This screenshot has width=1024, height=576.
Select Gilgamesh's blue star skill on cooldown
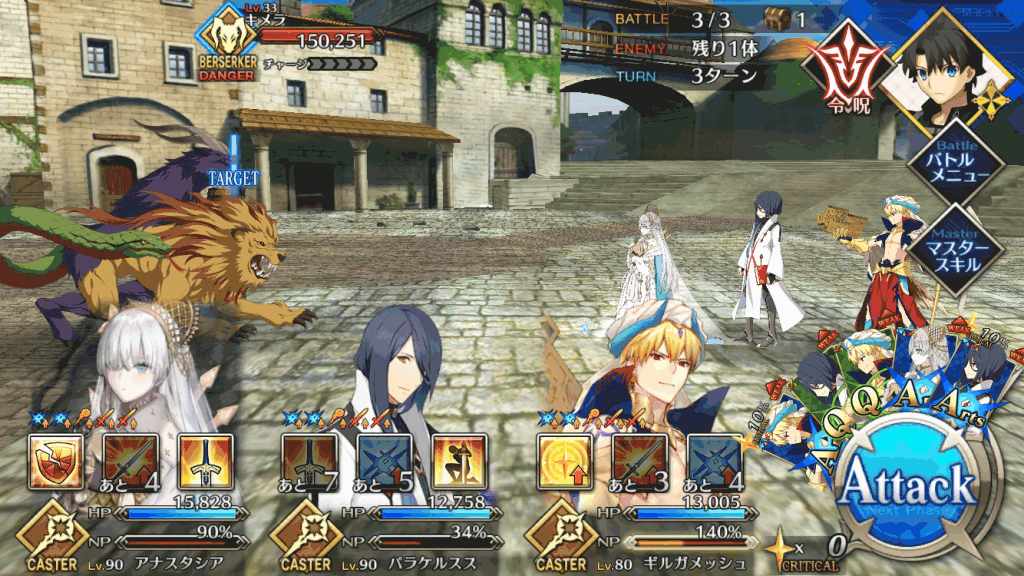(714, 461)
